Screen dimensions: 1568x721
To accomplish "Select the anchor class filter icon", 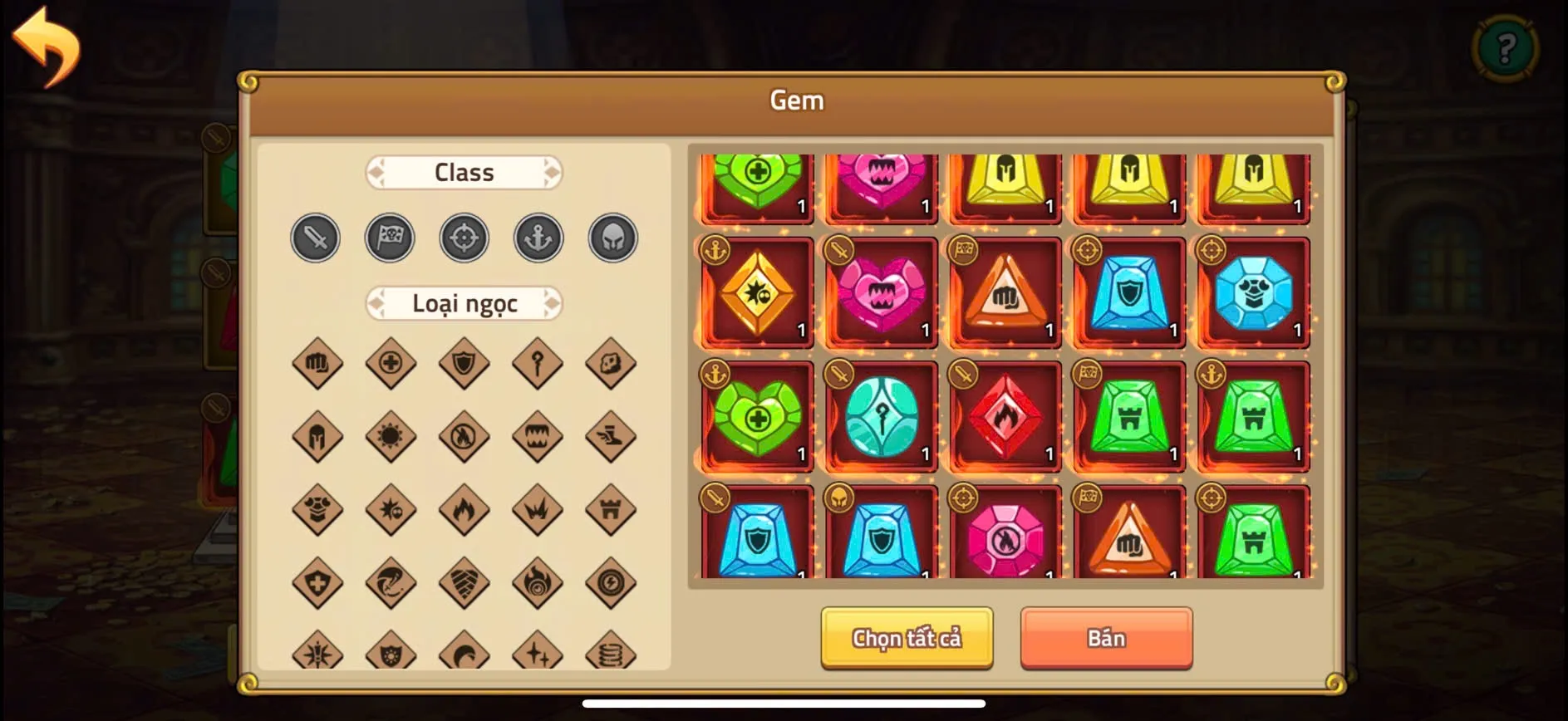I will coord(538,238).
